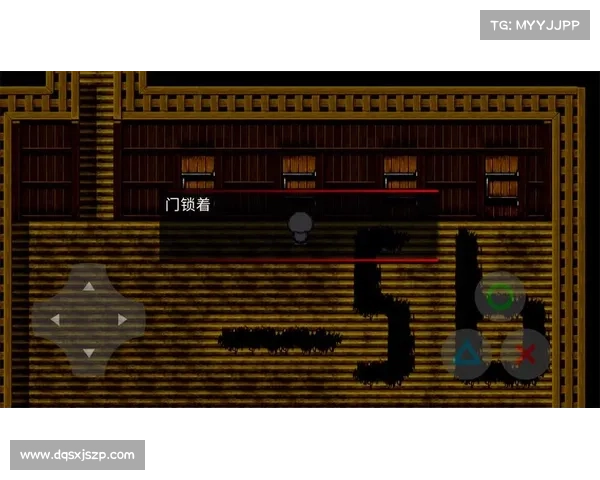Open the www.dqsxjszp.com website link
600x480 pixels.
pyautogui.click(x=78, y=455)
